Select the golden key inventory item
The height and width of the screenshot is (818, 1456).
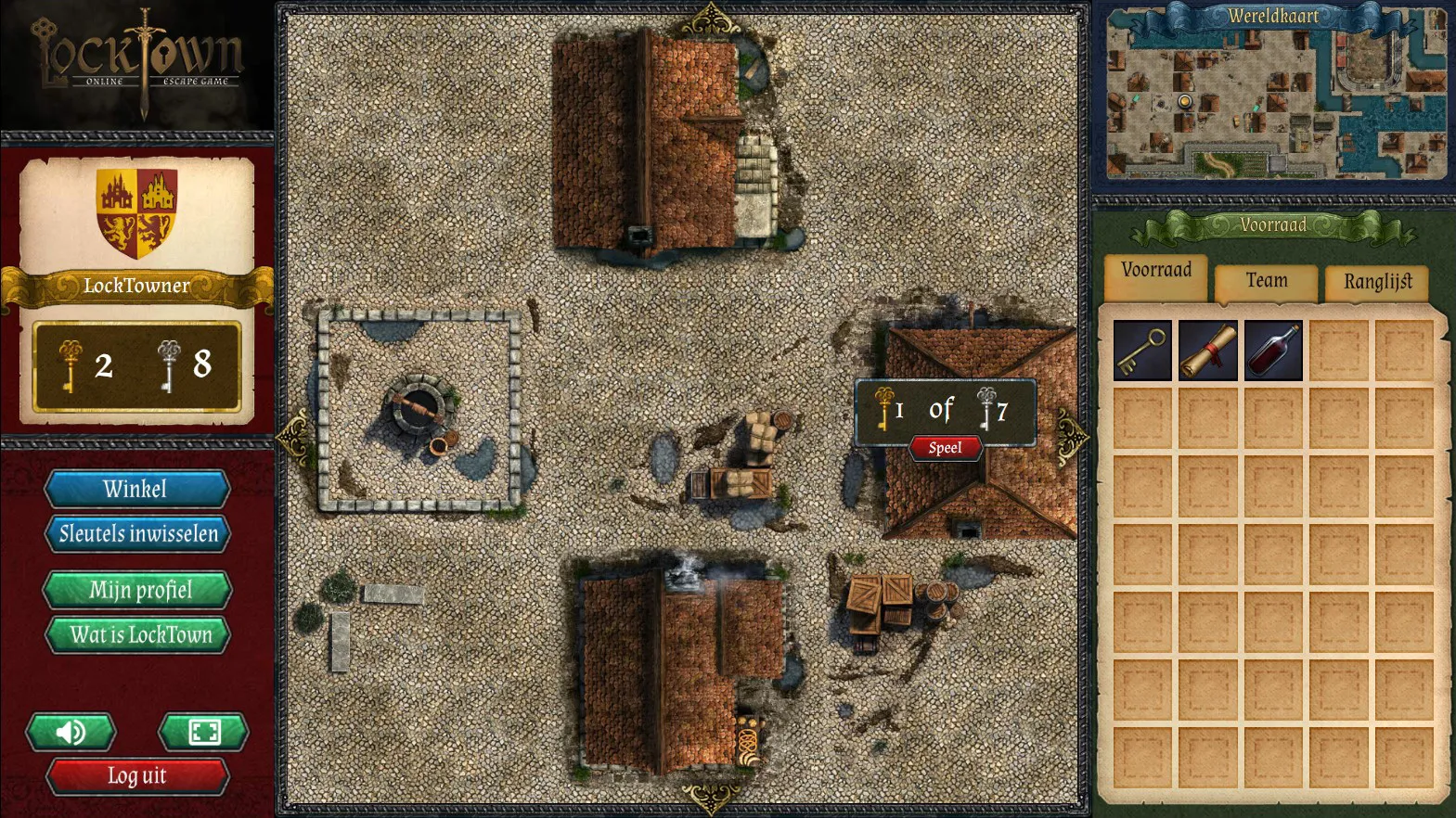click(1142, 351)
